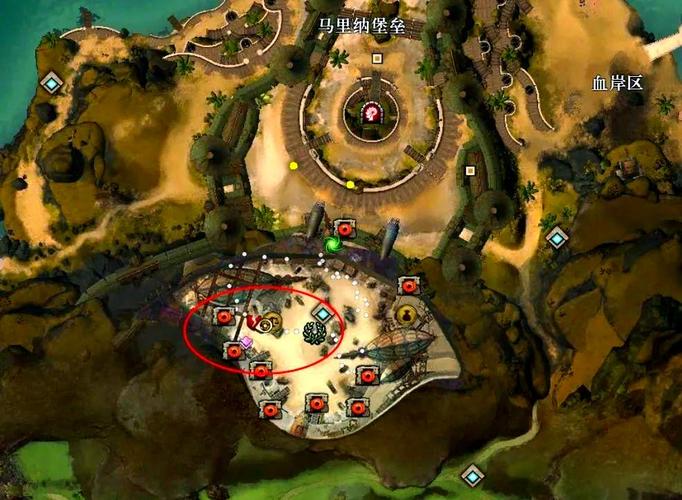Choose the waypoint beside the laurel wreath
682x500 pixels.
[x=323, y=314]
